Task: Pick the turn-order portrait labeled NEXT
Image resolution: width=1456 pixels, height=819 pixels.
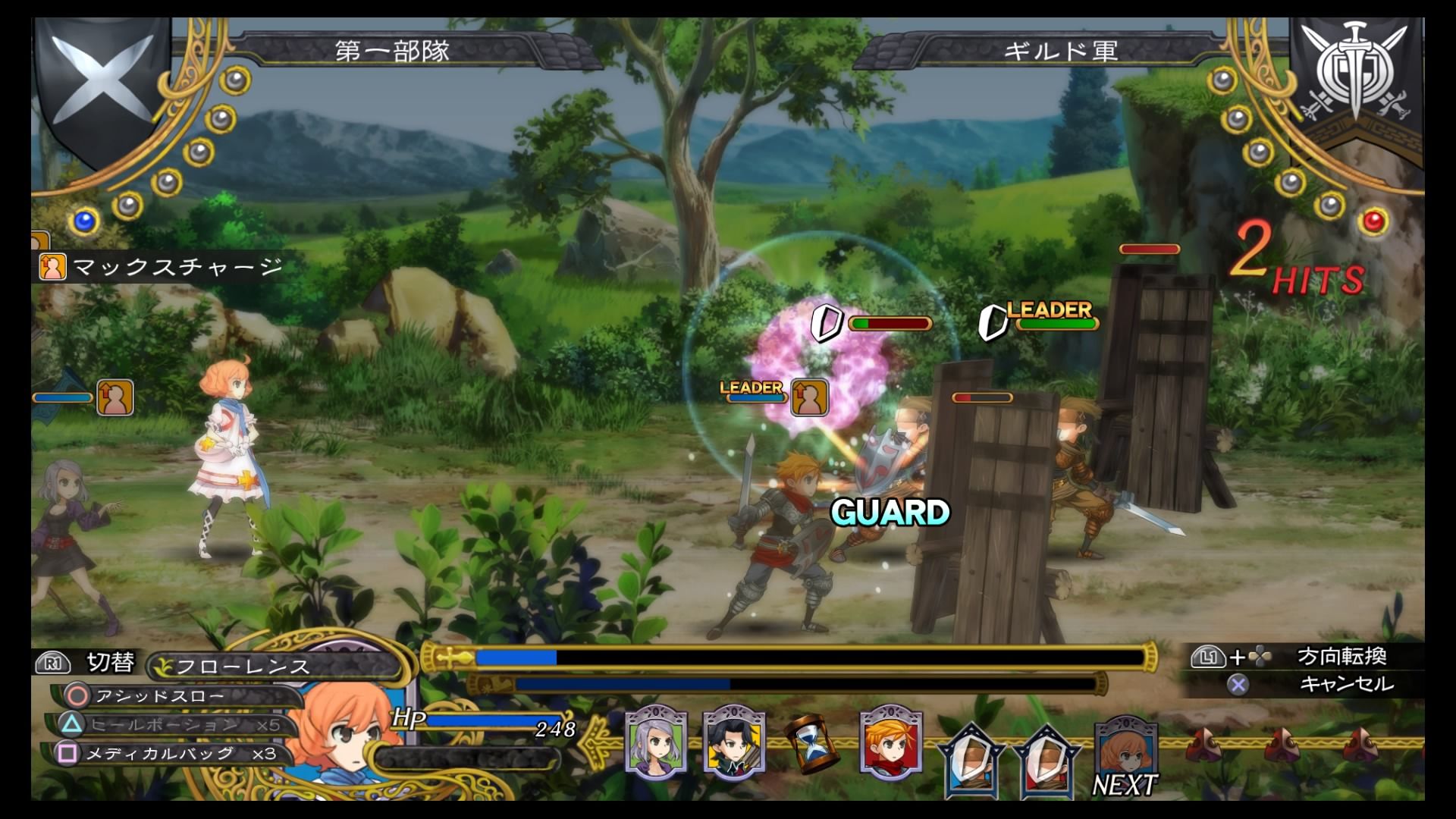Action: (x=1125, y=752)
